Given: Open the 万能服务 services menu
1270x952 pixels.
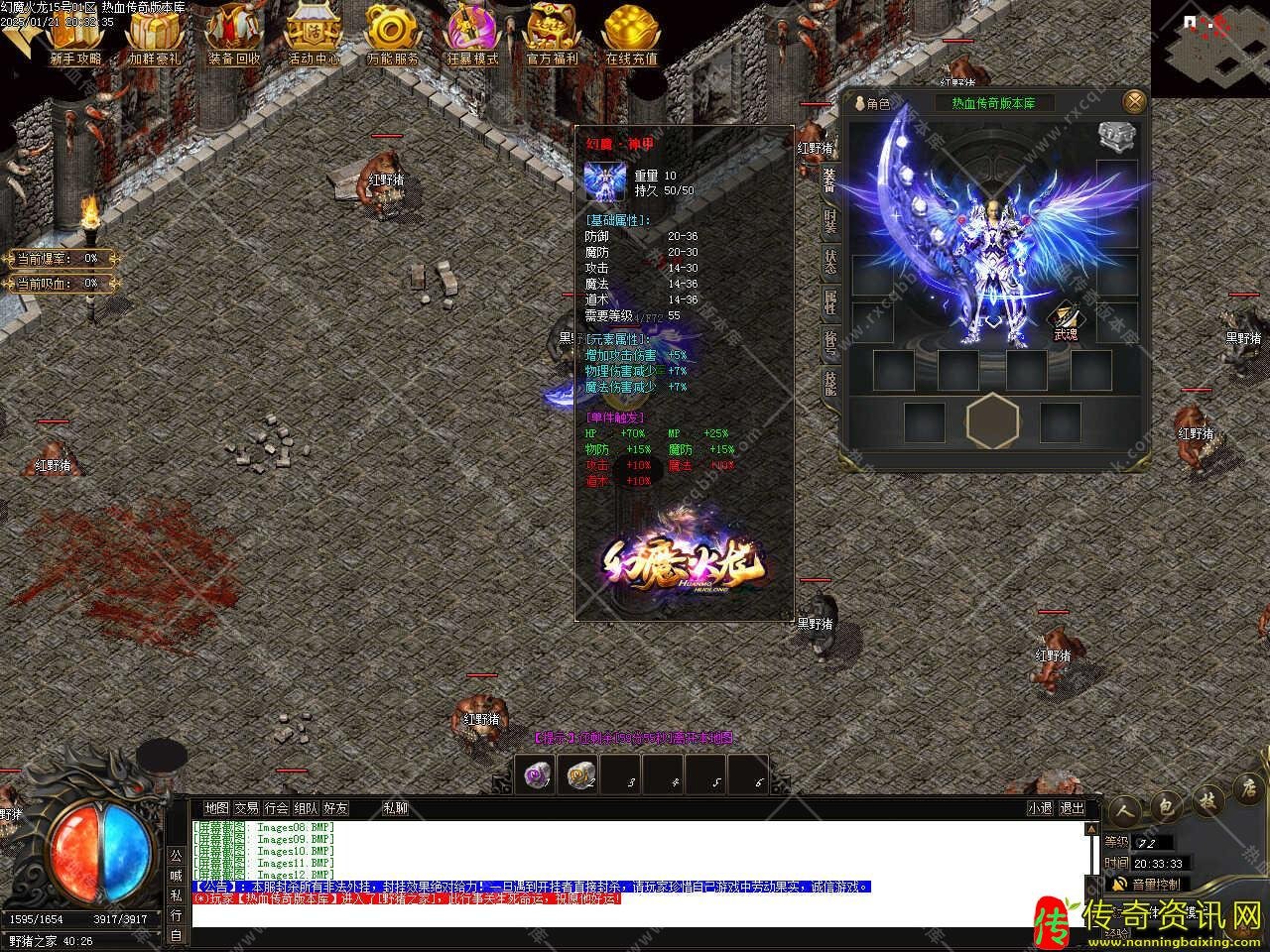Looking at the screenshot, I should click(393, 33).
